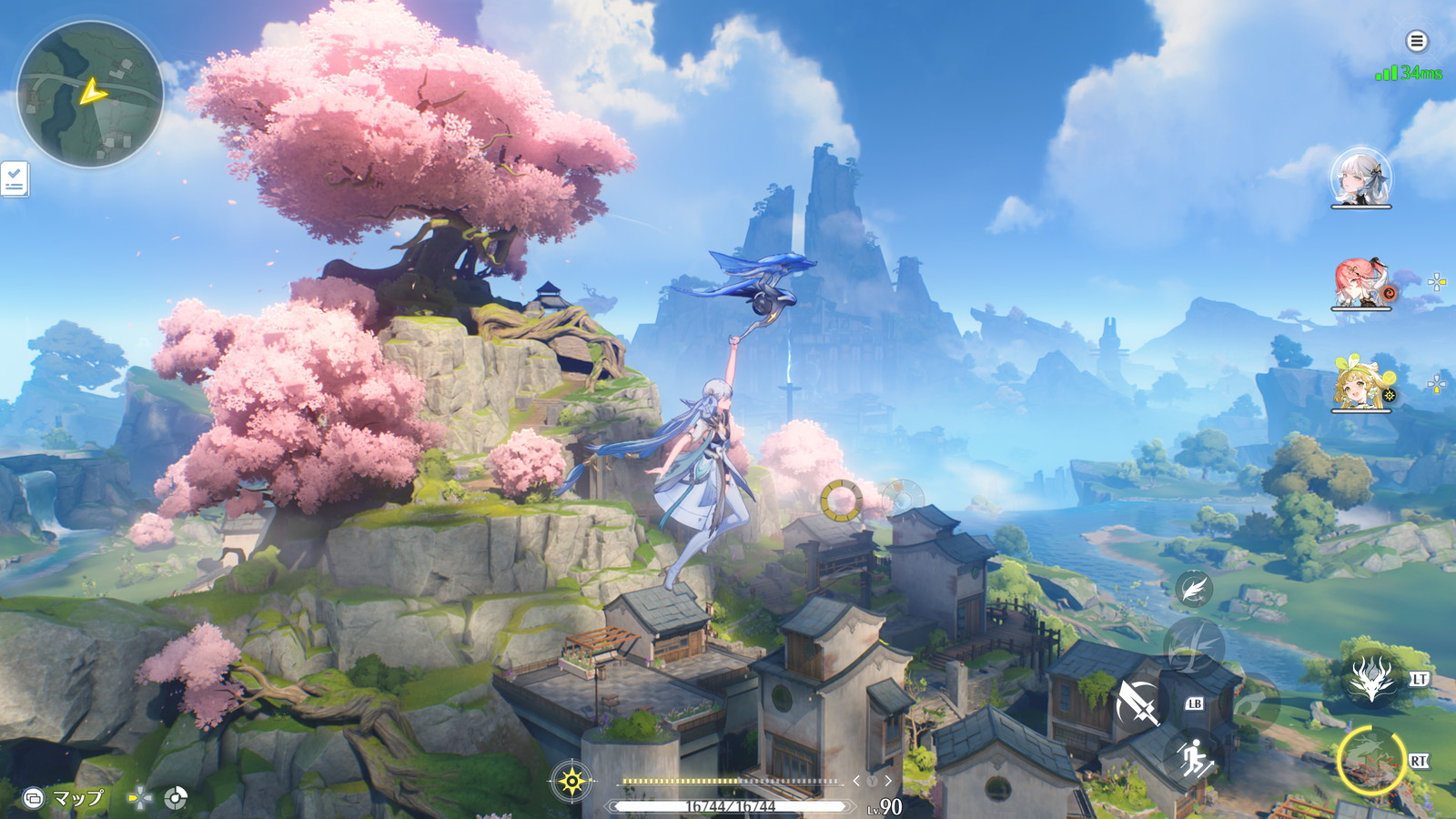
Task: Open the quest checklist icon
Action: click(15, 179)
